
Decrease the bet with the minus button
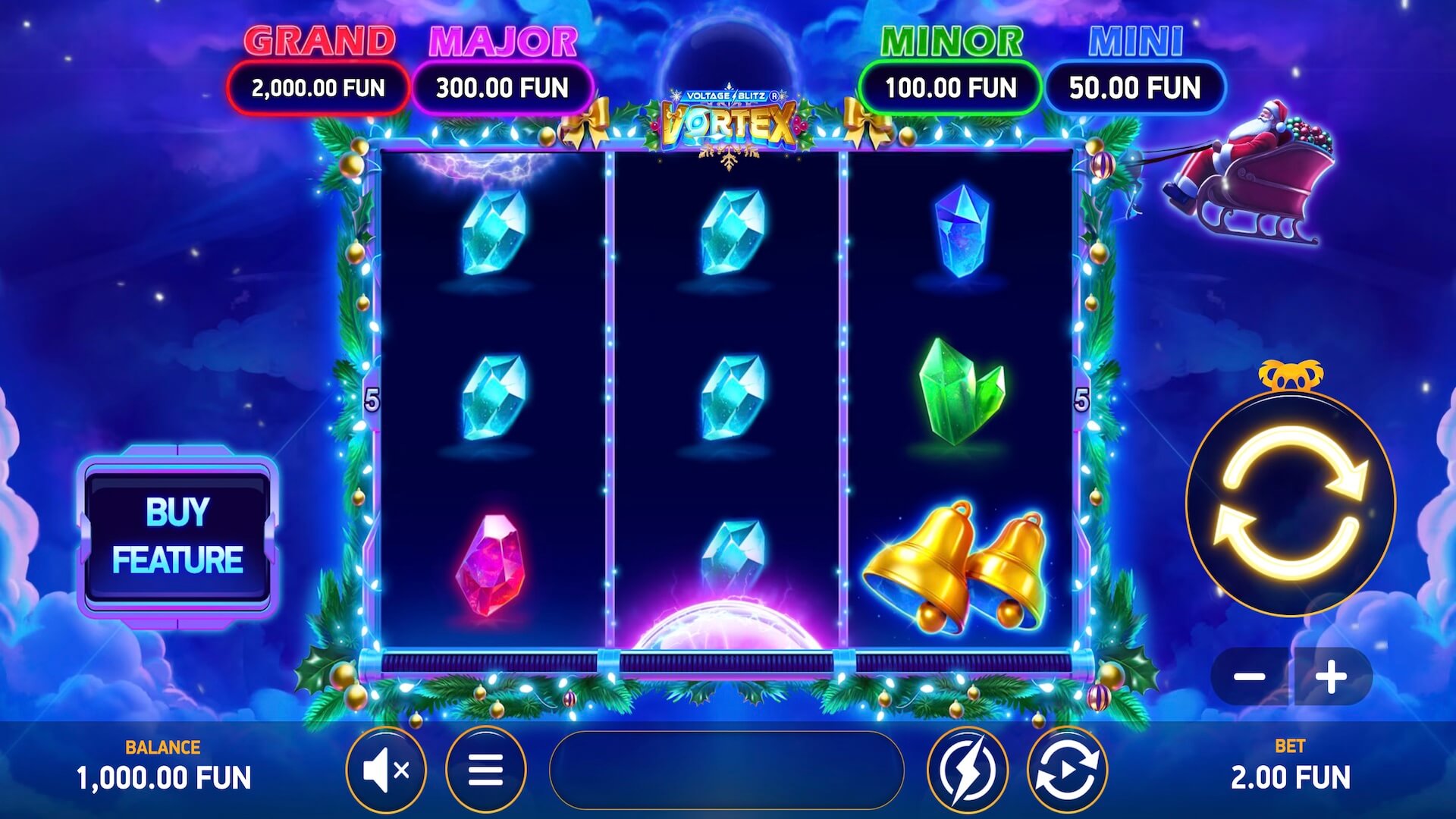click(x=1249, y=676)
